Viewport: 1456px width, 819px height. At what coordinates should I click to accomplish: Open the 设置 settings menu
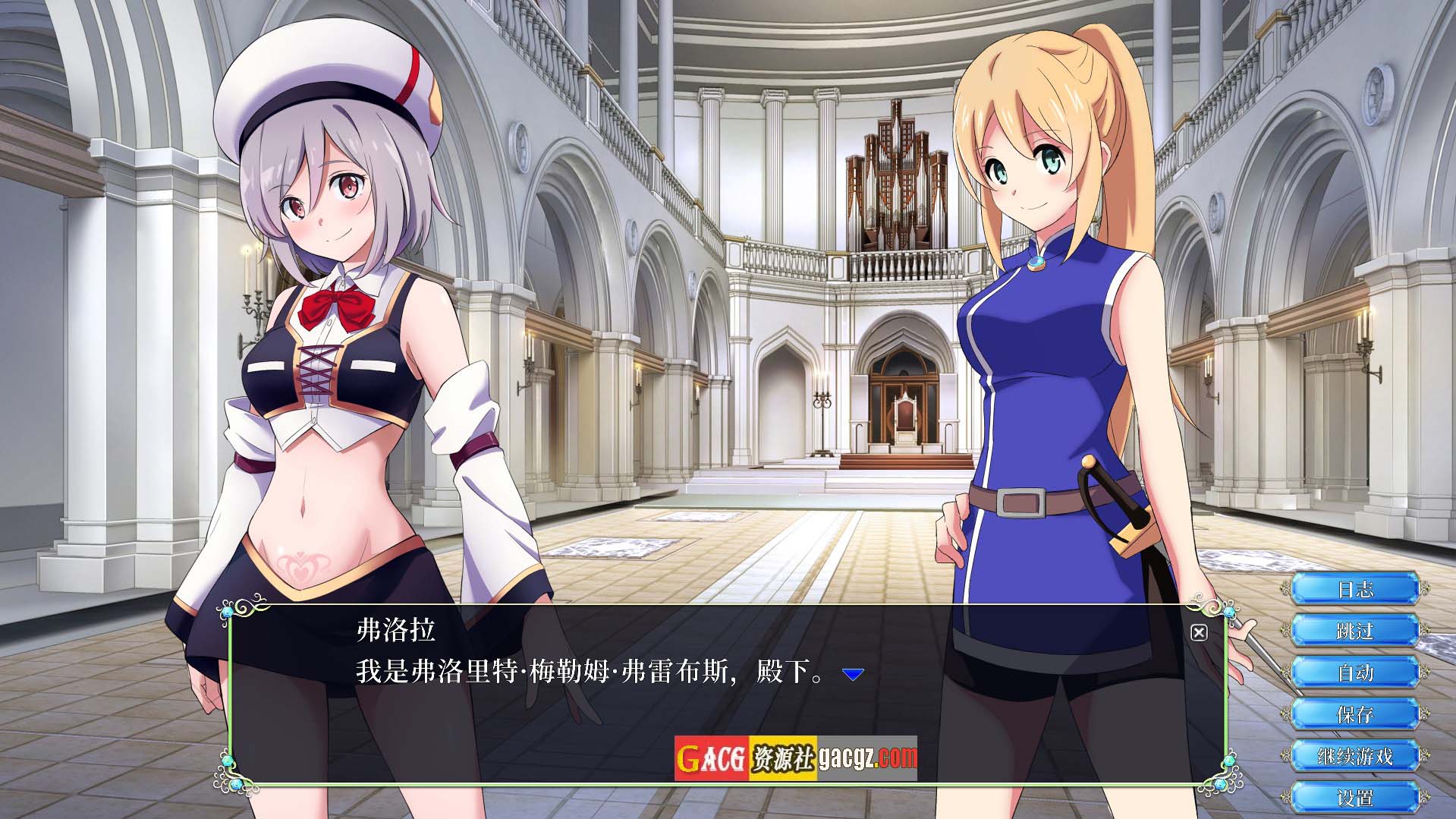point(1355,798)
